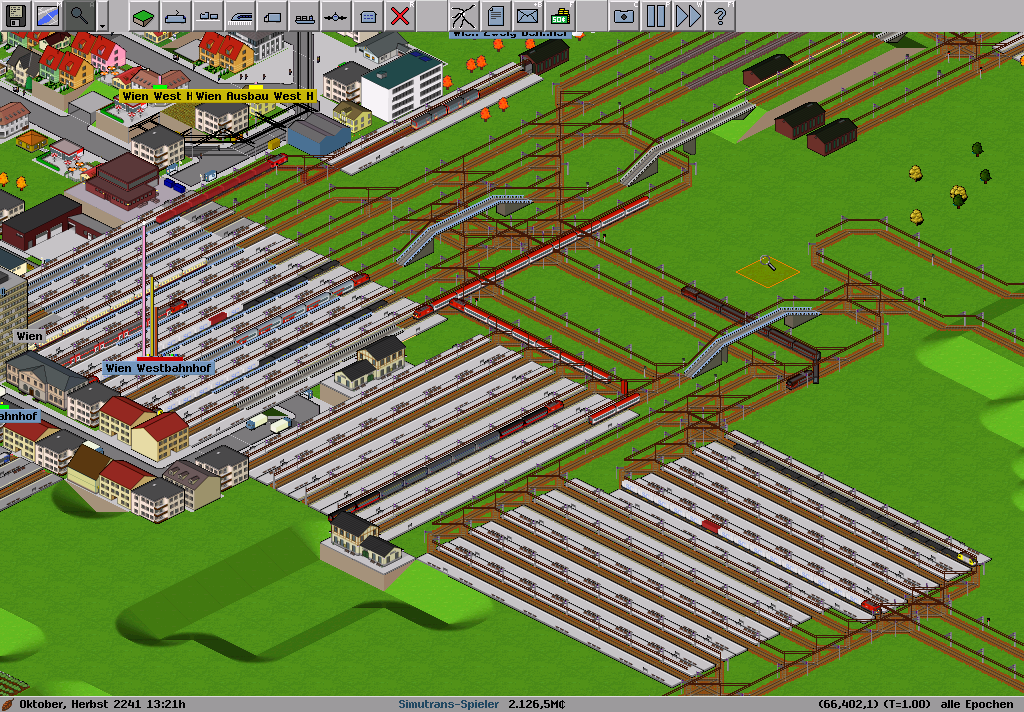
Task: Open the document list window
Action: tap(495, 15)
